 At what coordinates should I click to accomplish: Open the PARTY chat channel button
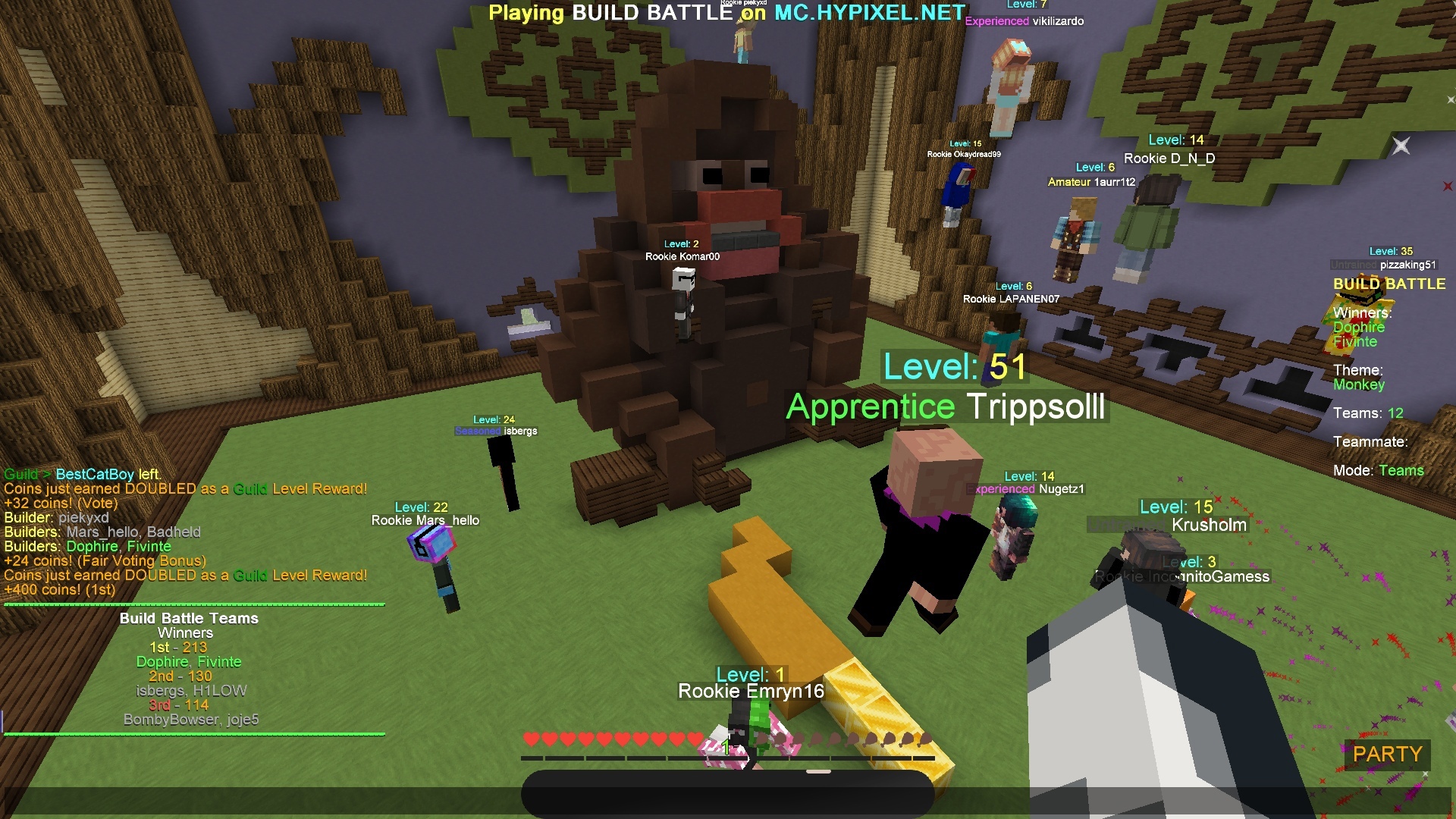1387,755
